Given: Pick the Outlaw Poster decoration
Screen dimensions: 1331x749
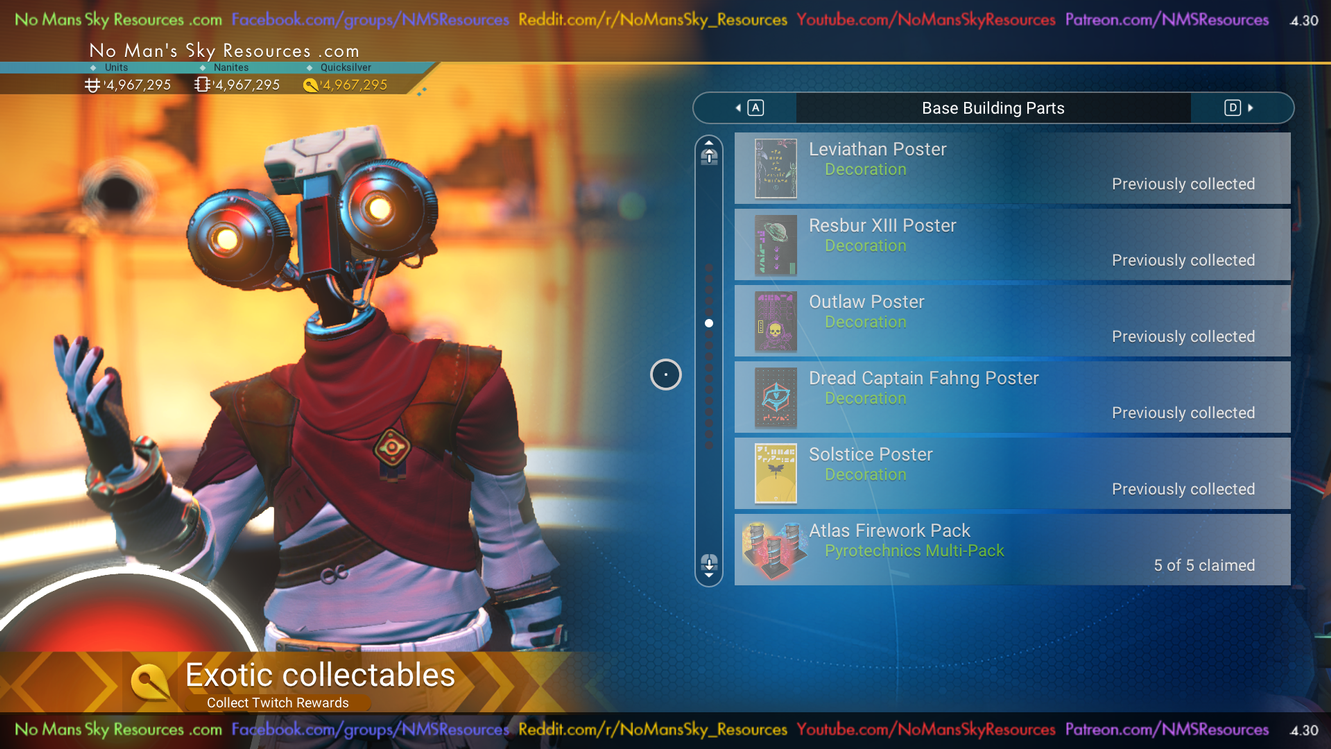Looking at the screenshot, I should [1012, 321].
